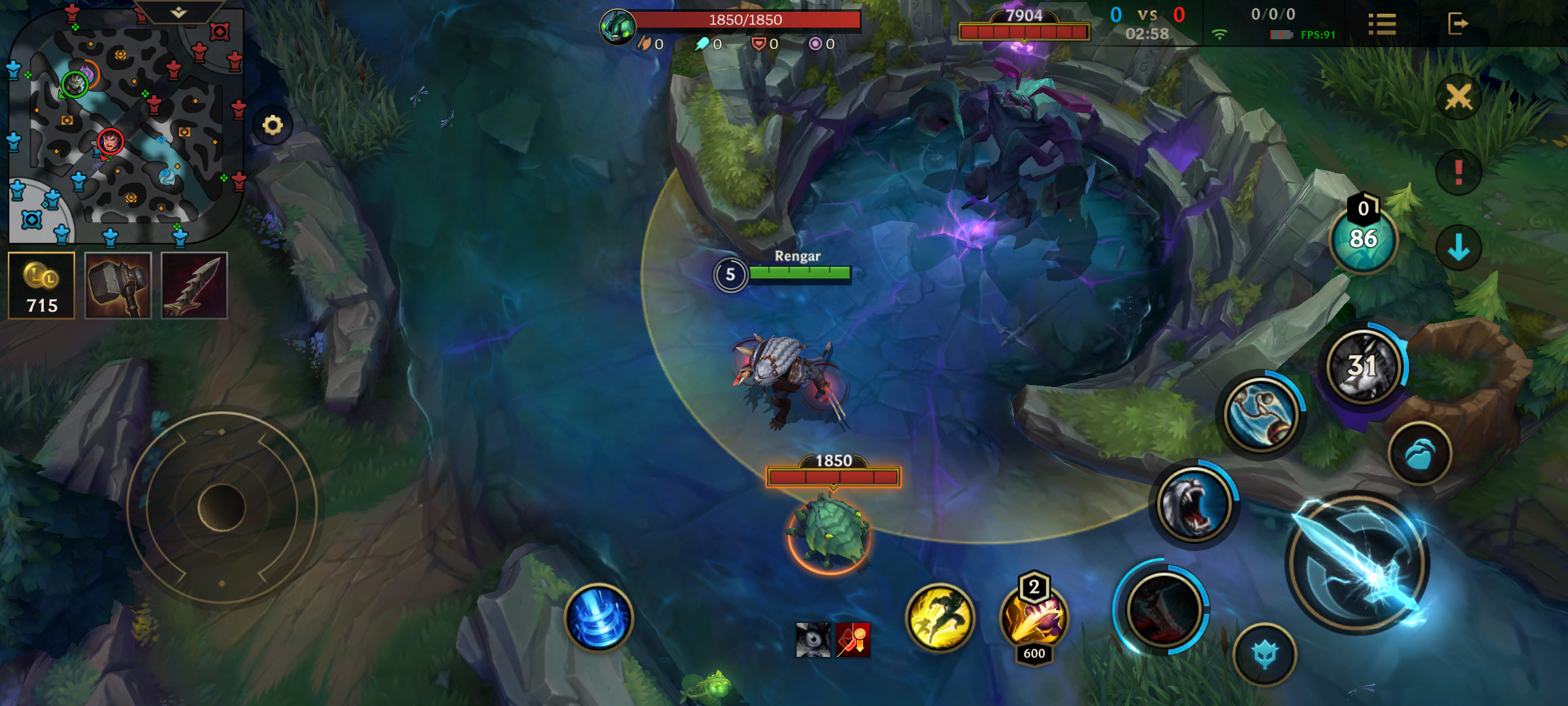Cast the yellow Flash summoner spell

point(942,618)
